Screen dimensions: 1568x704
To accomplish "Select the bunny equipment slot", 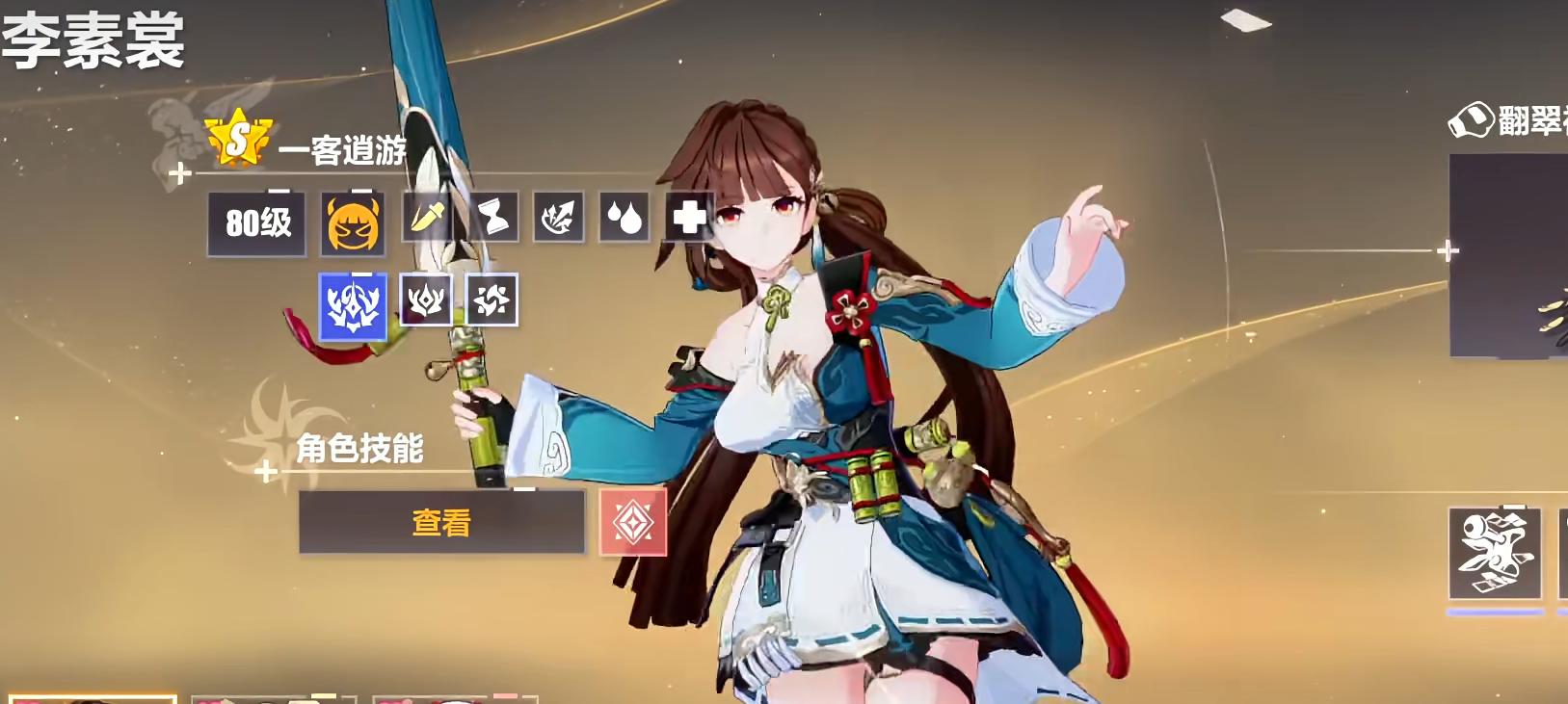I will 1495,554.
